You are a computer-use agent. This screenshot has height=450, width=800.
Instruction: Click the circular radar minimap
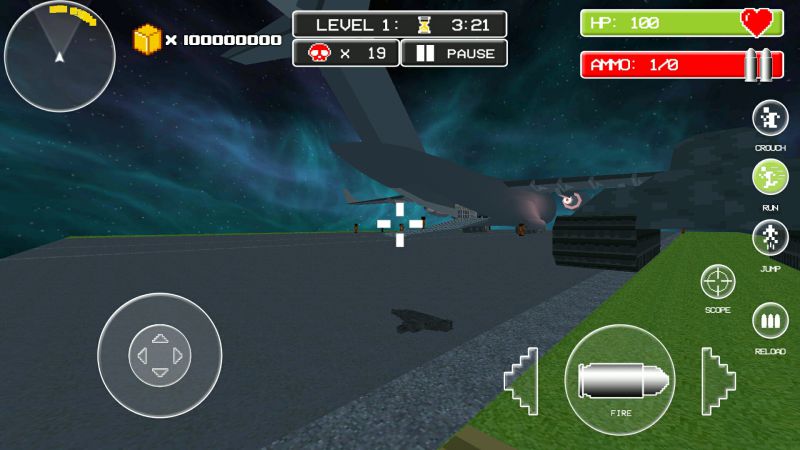[59, 55]
